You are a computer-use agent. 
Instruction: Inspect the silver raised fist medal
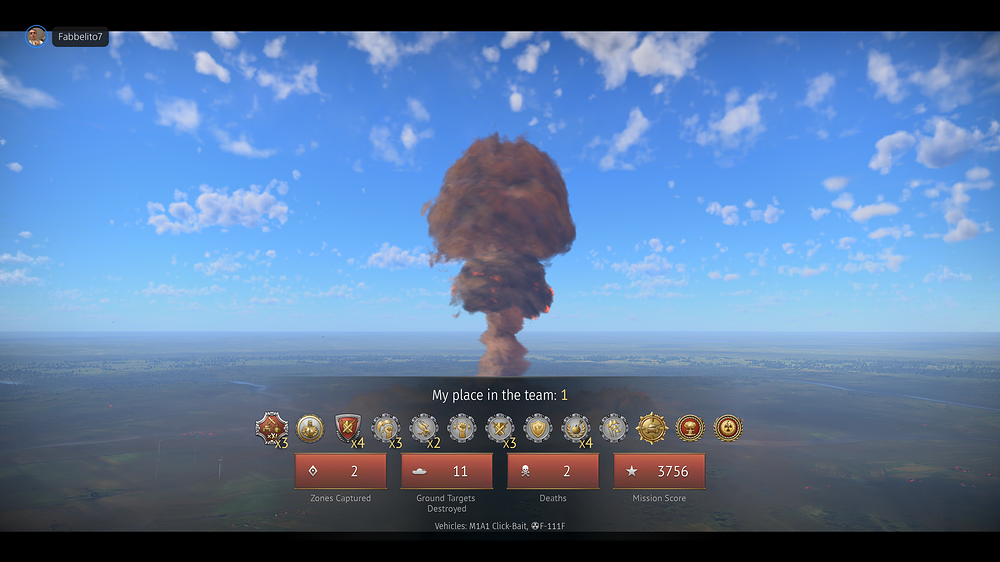point(462,428)
